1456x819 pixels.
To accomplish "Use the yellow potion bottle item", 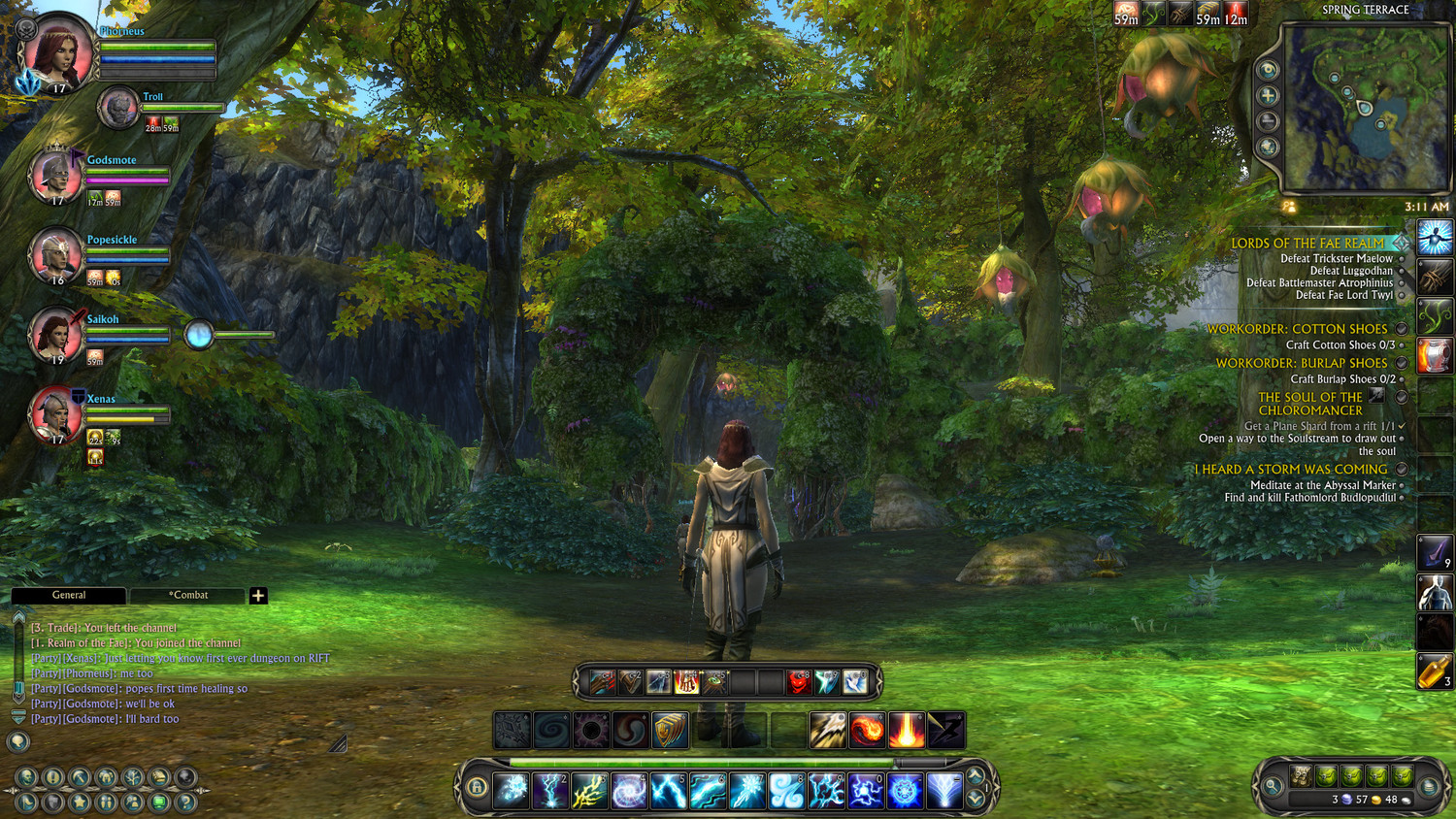I will tap(1435, 671).
